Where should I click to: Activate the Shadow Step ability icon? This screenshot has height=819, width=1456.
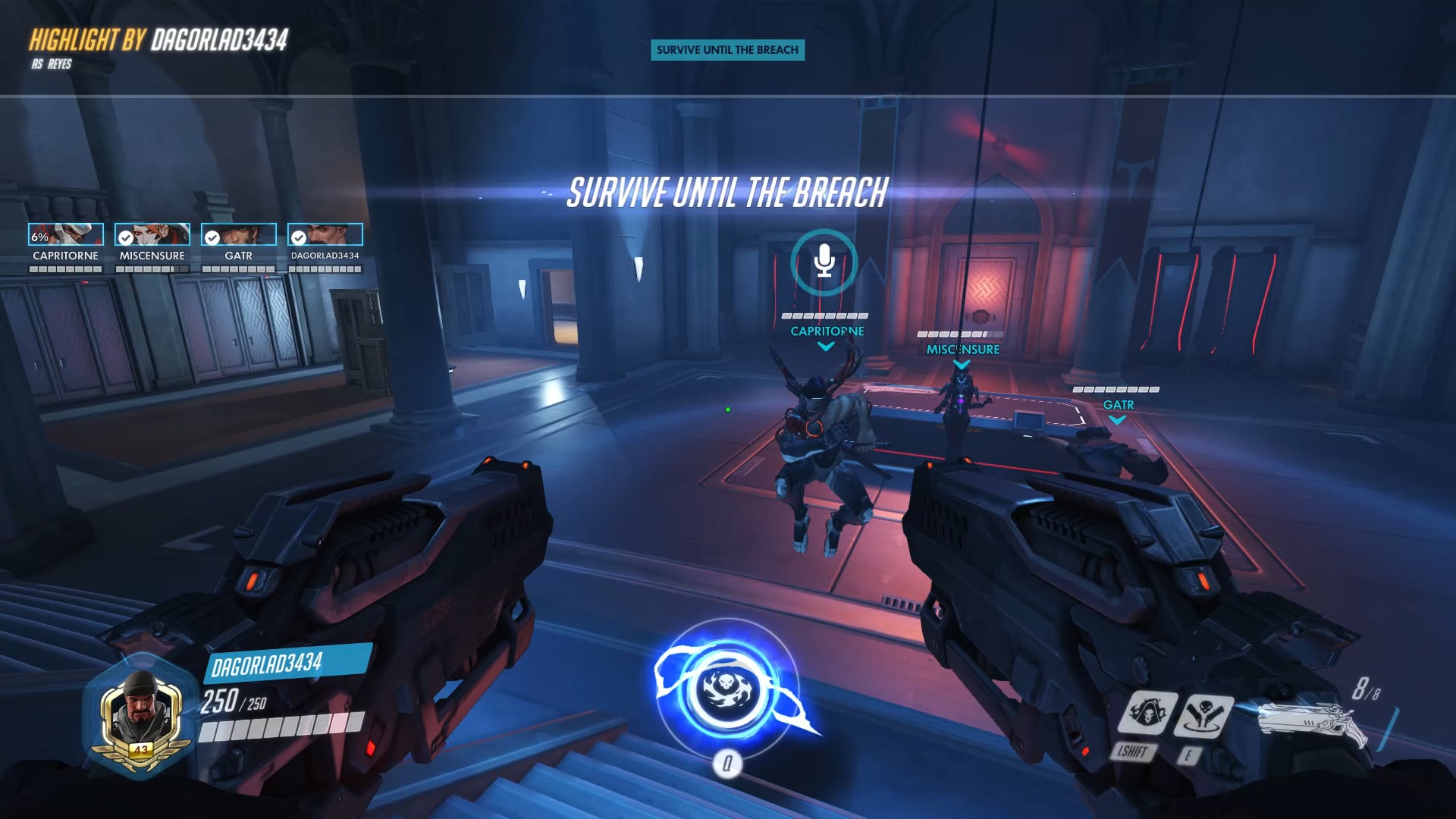(x=1203, y=715)
